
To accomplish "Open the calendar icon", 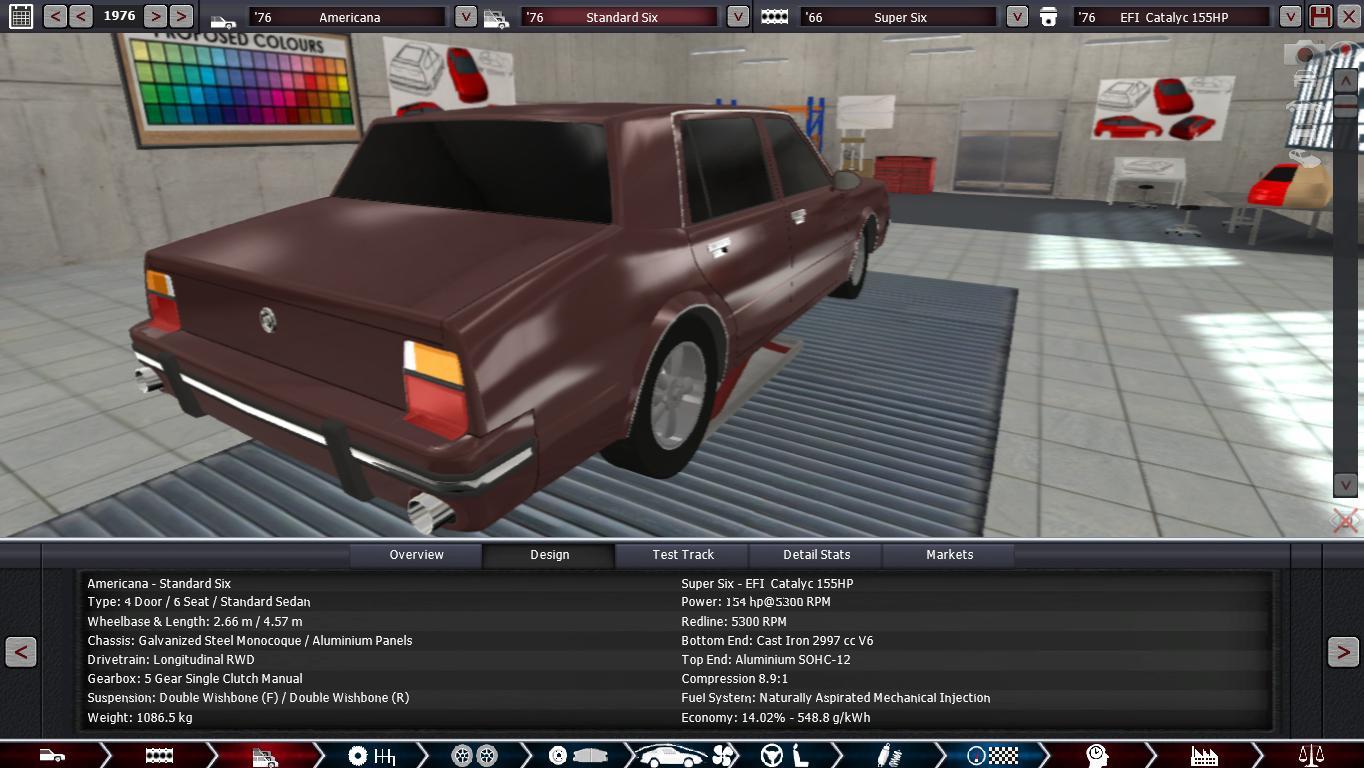I will [x=20, y=17].
